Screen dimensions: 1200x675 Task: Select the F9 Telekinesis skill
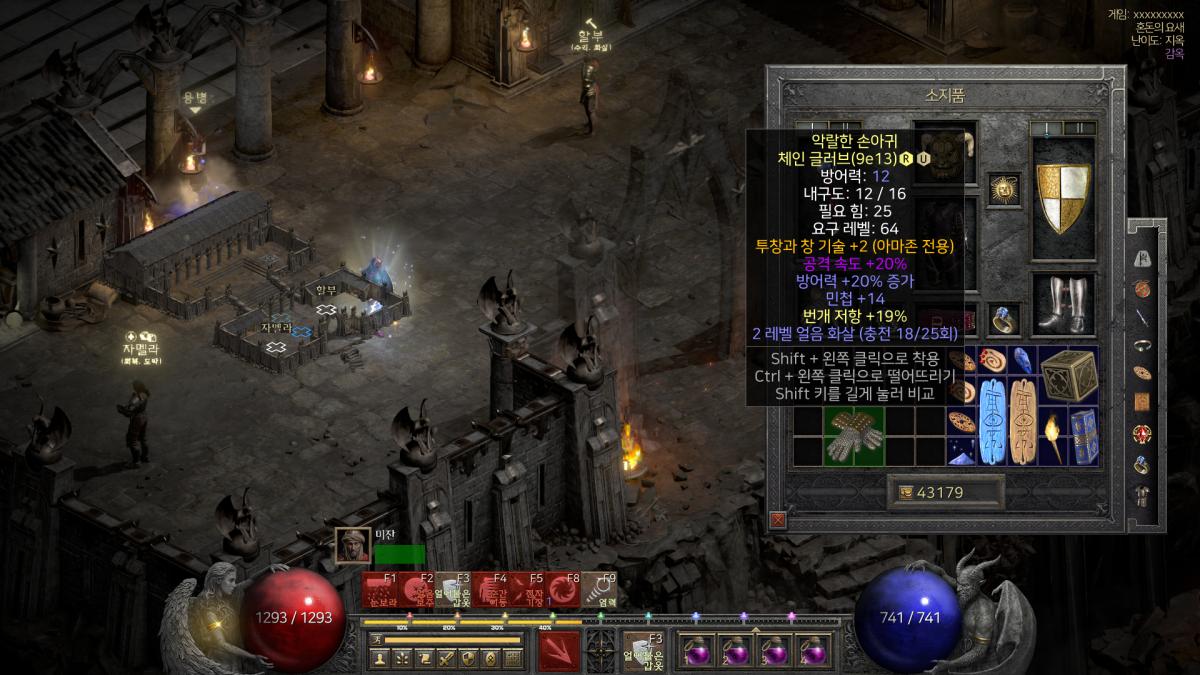pos(600,591)
